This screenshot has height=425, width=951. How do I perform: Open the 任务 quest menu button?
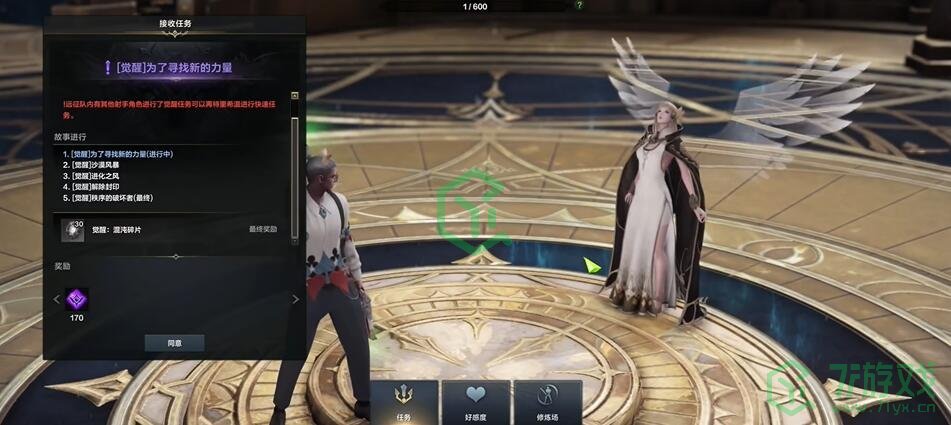tap(404, 403)
